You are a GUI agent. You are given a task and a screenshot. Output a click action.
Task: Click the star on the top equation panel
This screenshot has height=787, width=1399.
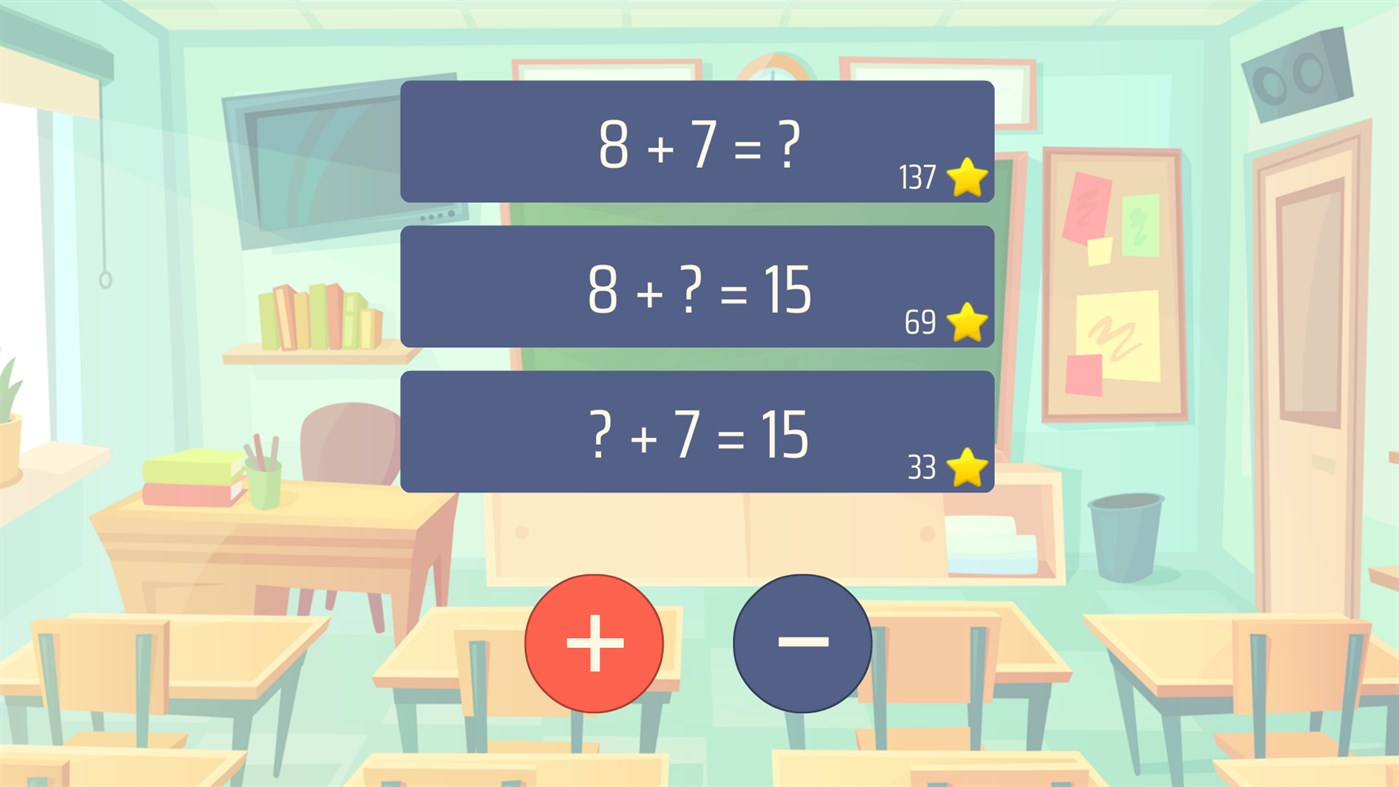point(965,177)
